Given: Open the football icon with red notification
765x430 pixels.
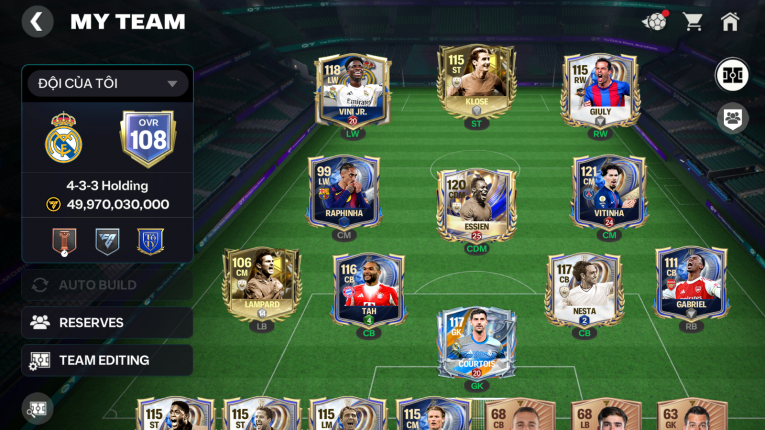Looking at the screenshot, I should [x=655, y=21].
